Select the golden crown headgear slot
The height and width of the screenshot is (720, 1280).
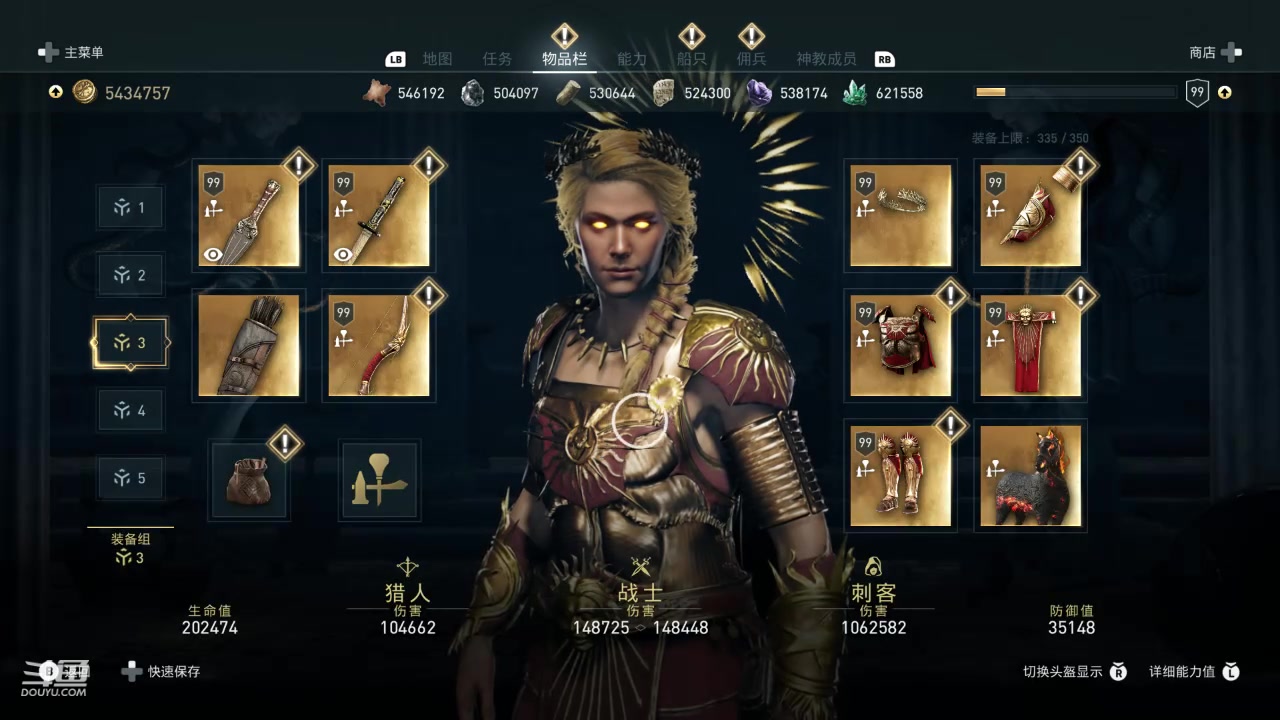pos(901,215)
